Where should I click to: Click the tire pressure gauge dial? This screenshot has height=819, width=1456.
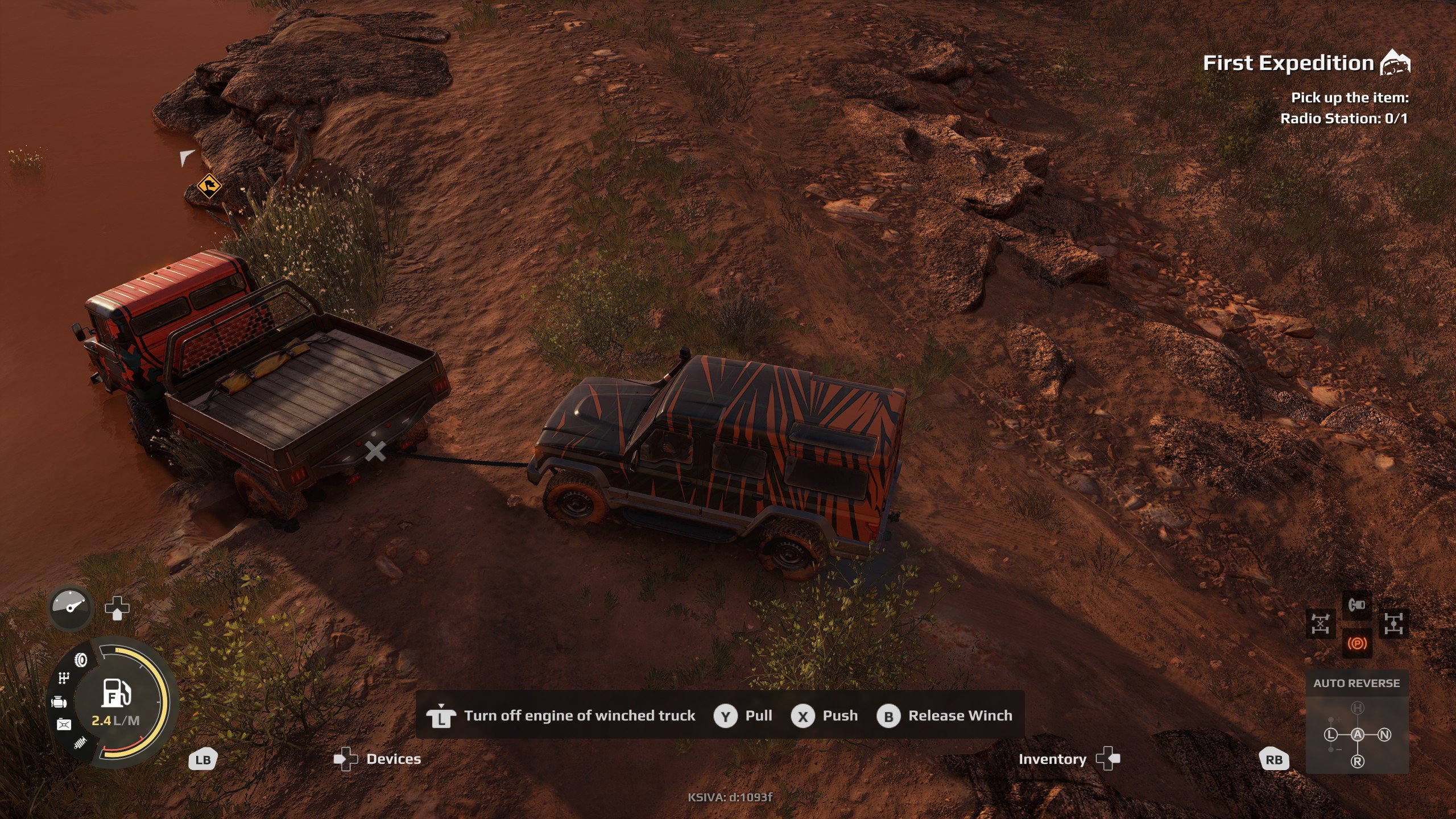(71, 607)
